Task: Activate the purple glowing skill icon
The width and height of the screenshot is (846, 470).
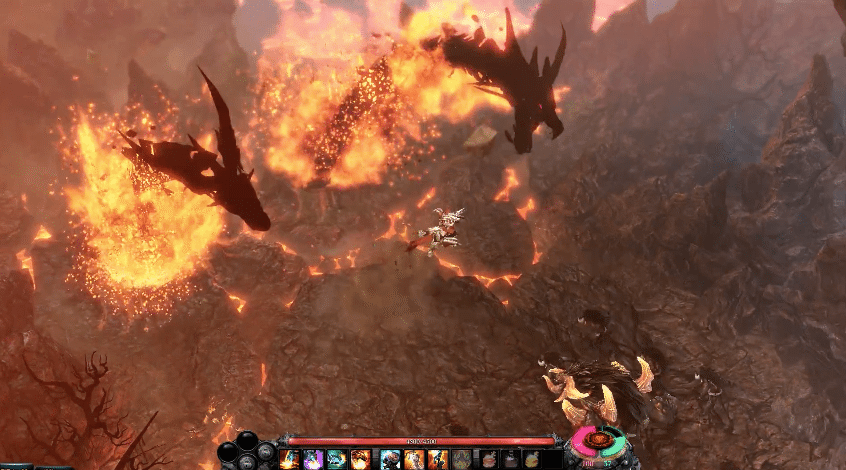Action: point(313,459)
